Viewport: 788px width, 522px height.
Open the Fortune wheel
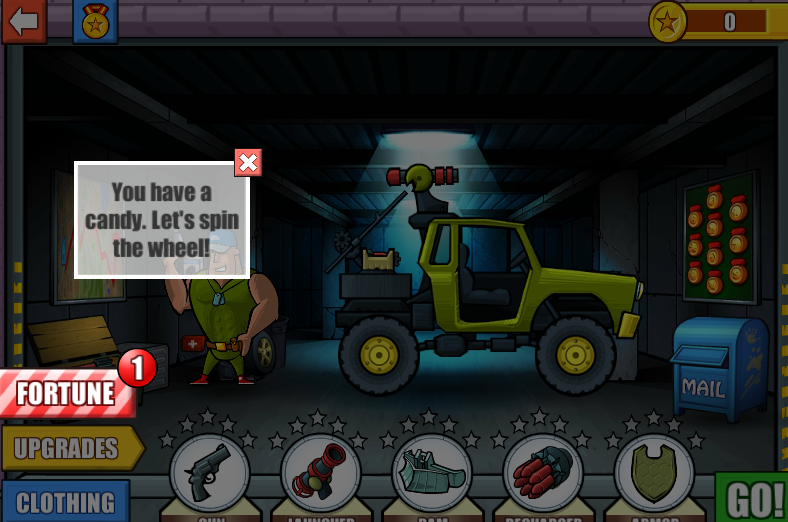pos(68,393)
